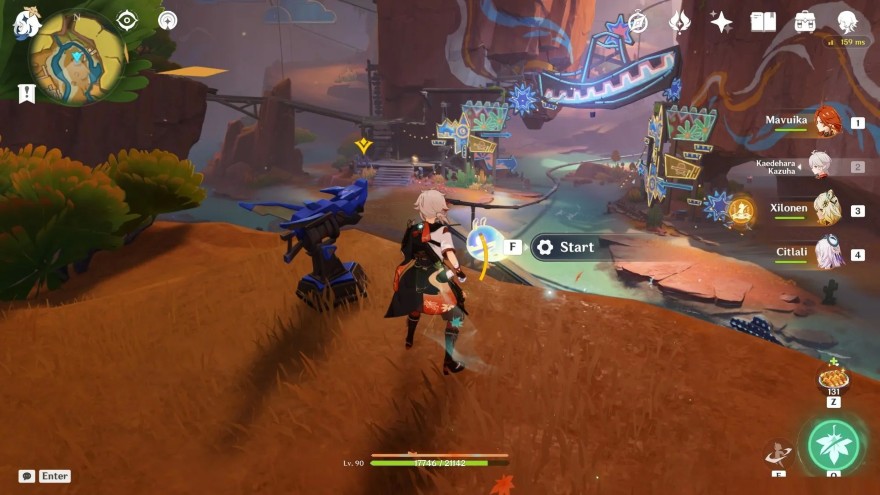Switch to Mavuika in the party
This screenshot has width=880, height=495.
pyautogui.click(x=826, y=123)
